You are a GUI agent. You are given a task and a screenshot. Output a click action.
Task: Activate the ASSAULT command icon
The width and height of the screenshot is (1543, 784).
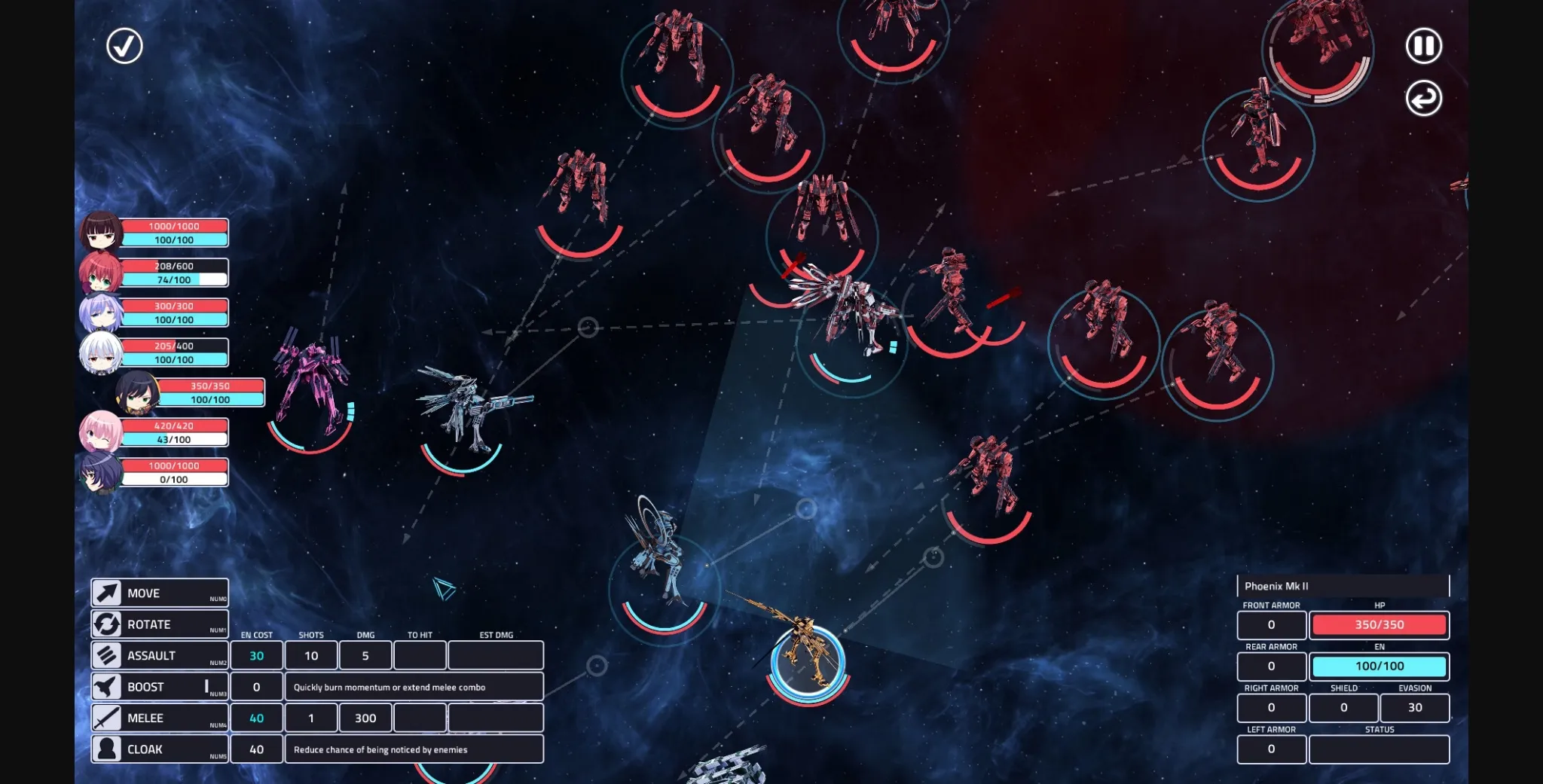(107, 655)
